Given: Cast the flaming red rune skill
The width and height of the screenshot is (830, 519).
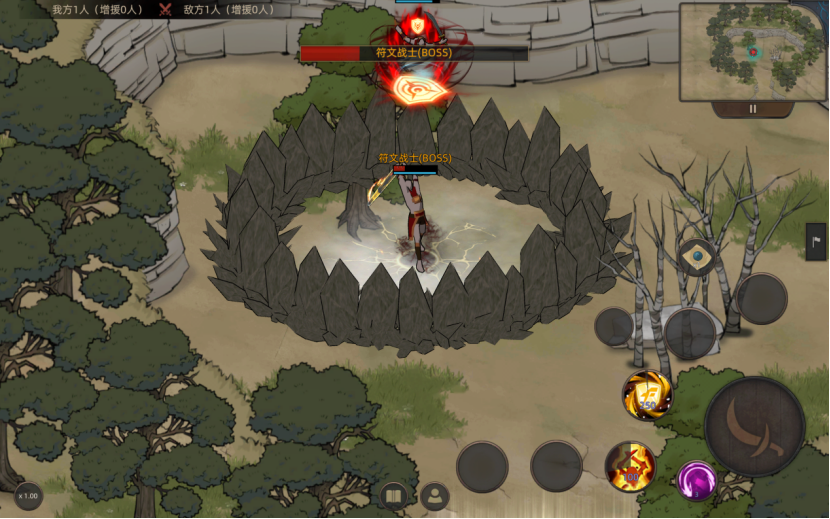Looking at the screenshot, I should coord(630,466).
